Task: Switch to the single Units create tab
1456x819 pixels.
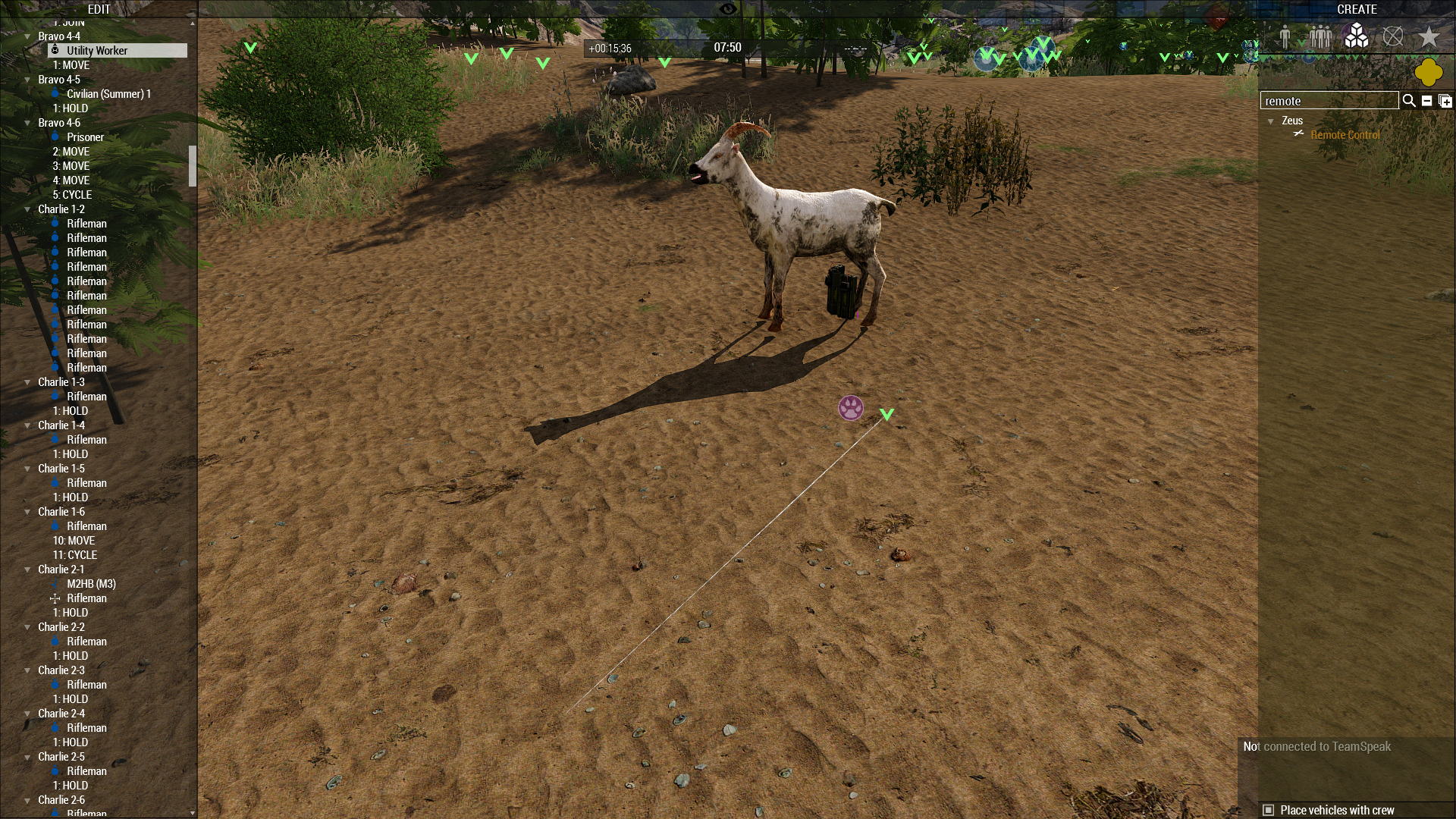Action: click(x=1285, y=36)
